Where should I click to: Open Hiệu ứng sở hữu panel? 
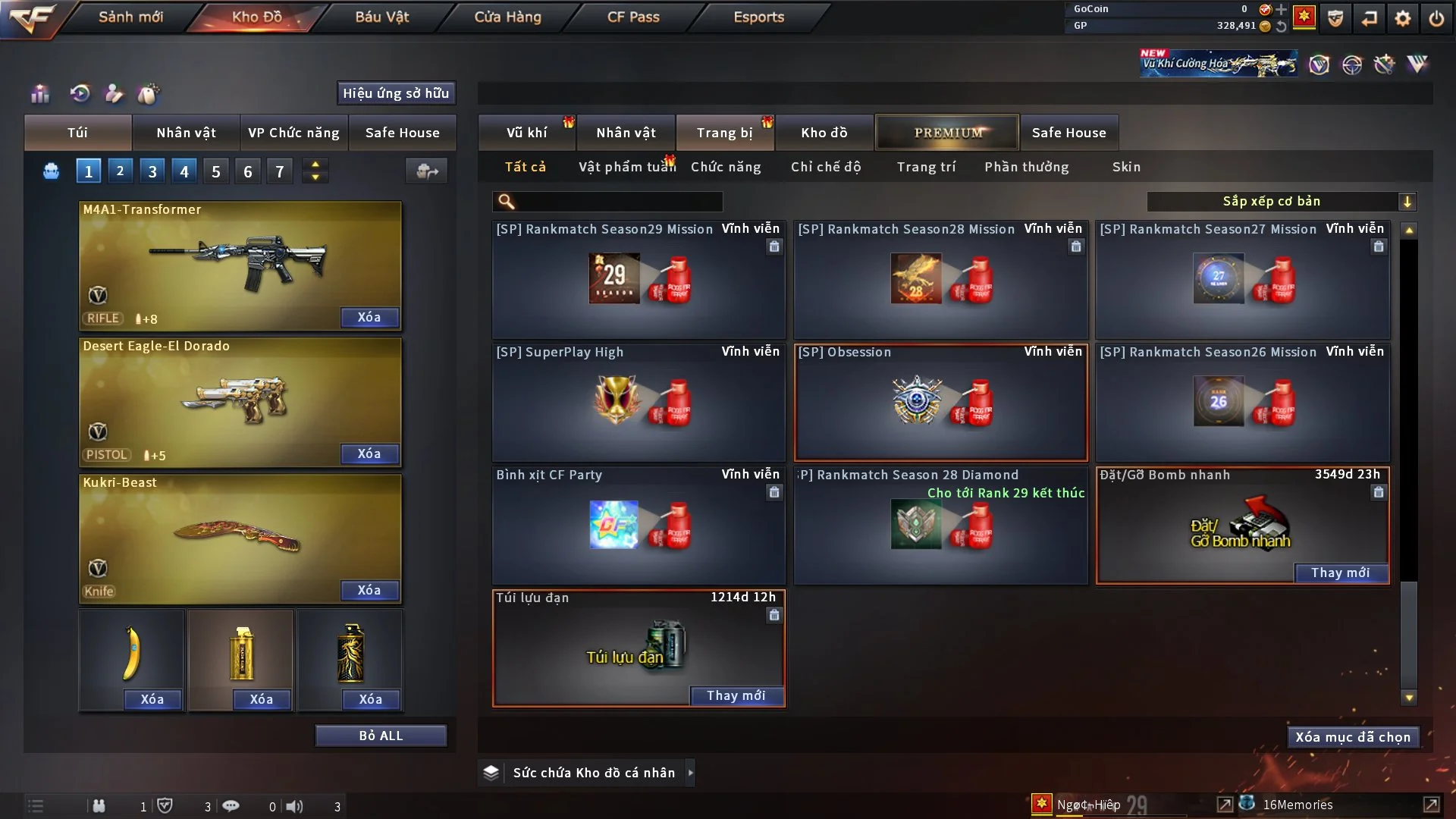tap(396, 93)
